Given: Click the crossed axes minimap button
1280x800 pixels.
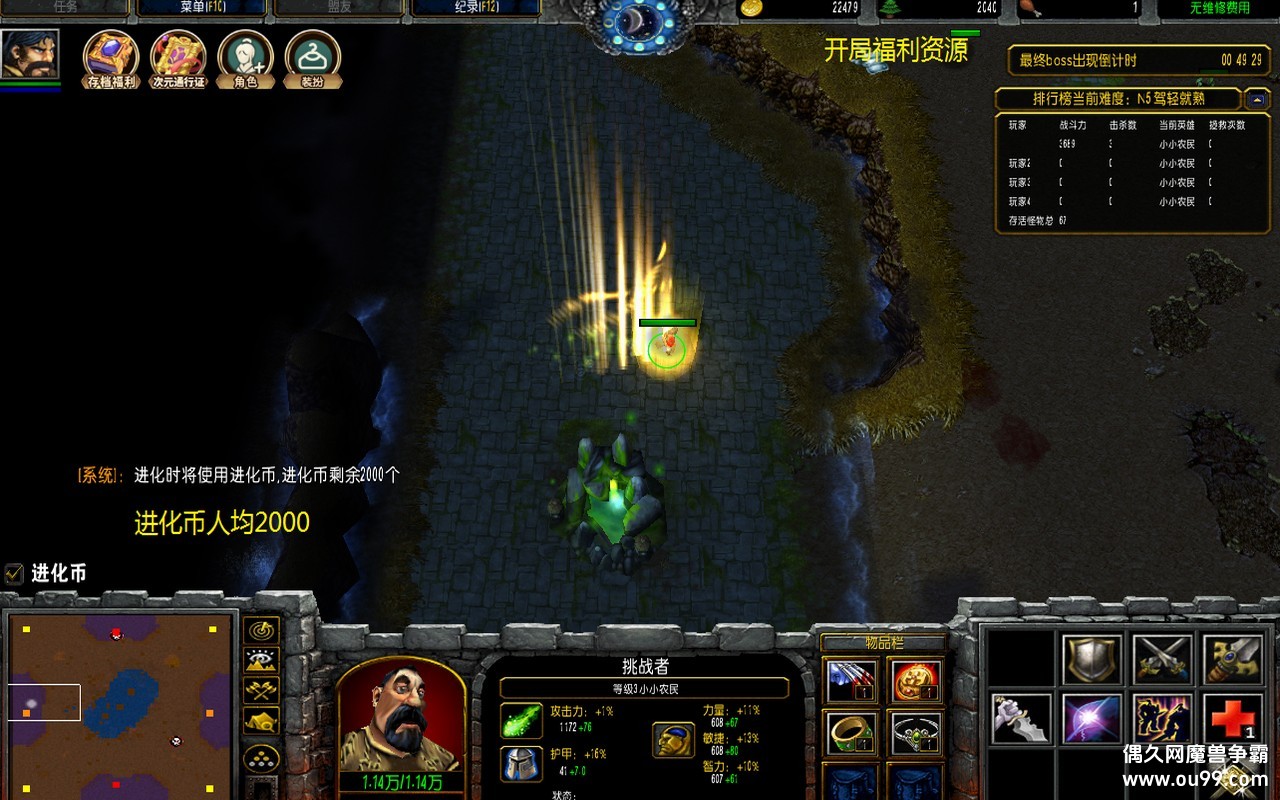Looking at the screenshot, I should pyautogui.click(x=261, y=690).
